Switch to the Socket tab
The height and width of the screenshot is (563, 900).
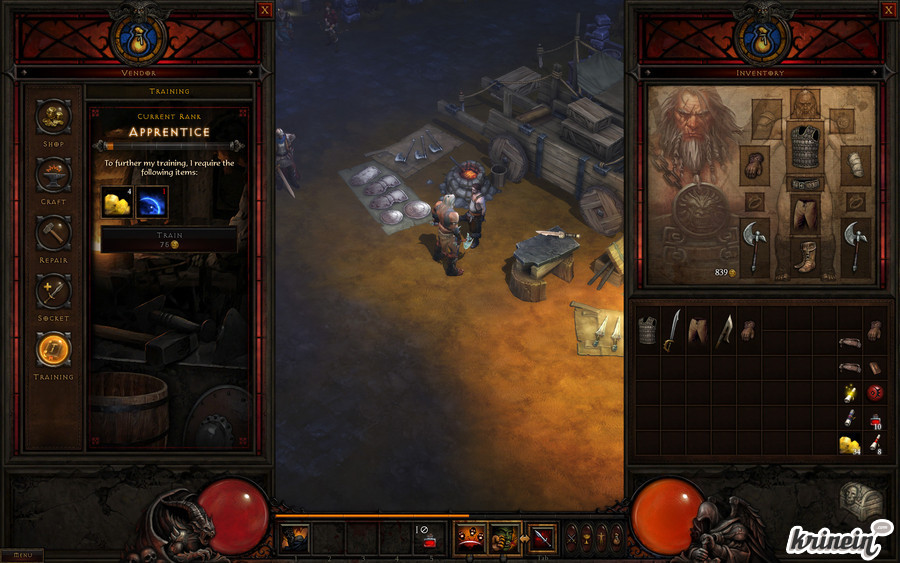[x=54, y=291]
